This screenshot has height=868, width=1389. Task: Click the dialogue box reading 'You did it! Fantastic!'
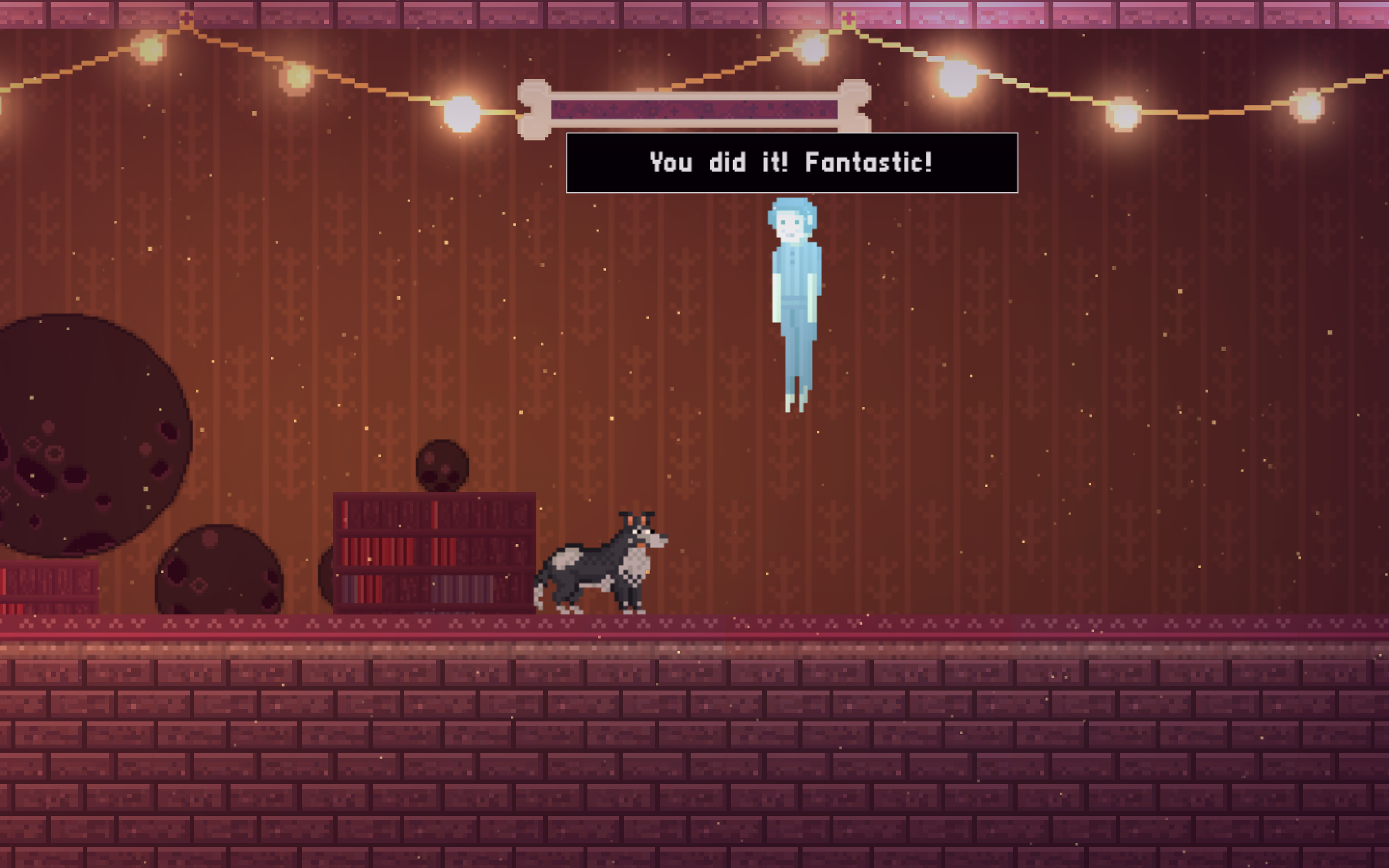click(792, 163)
